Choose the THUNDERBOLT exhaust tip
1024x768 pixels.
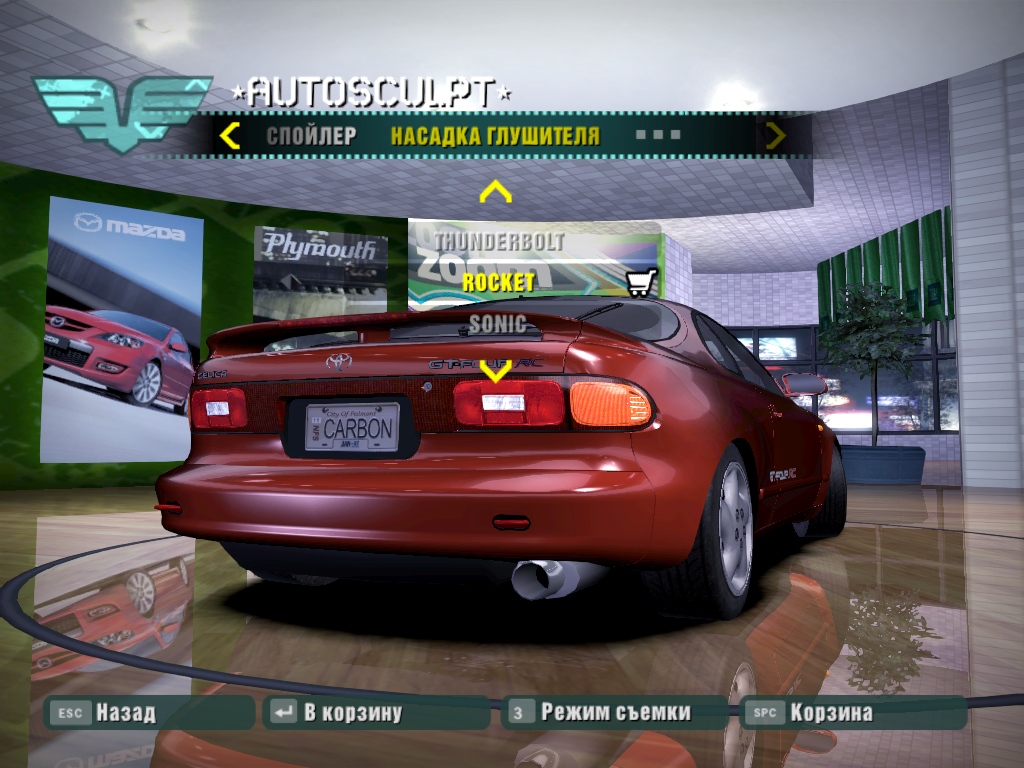point(498,242)
